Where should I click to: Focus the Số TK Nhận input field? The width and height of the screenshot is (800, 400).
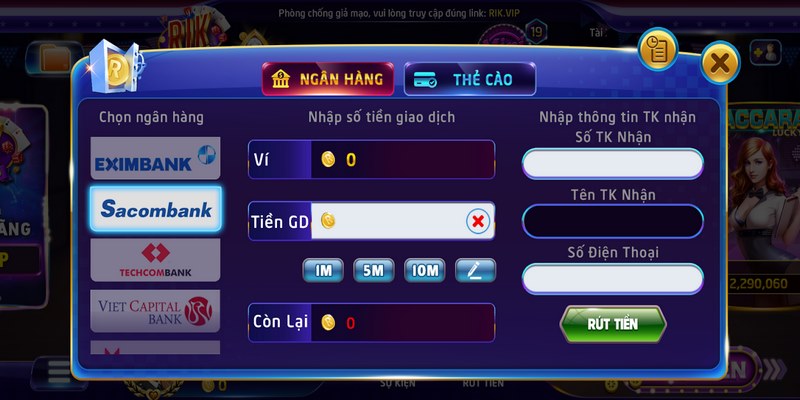click(612, 163)
